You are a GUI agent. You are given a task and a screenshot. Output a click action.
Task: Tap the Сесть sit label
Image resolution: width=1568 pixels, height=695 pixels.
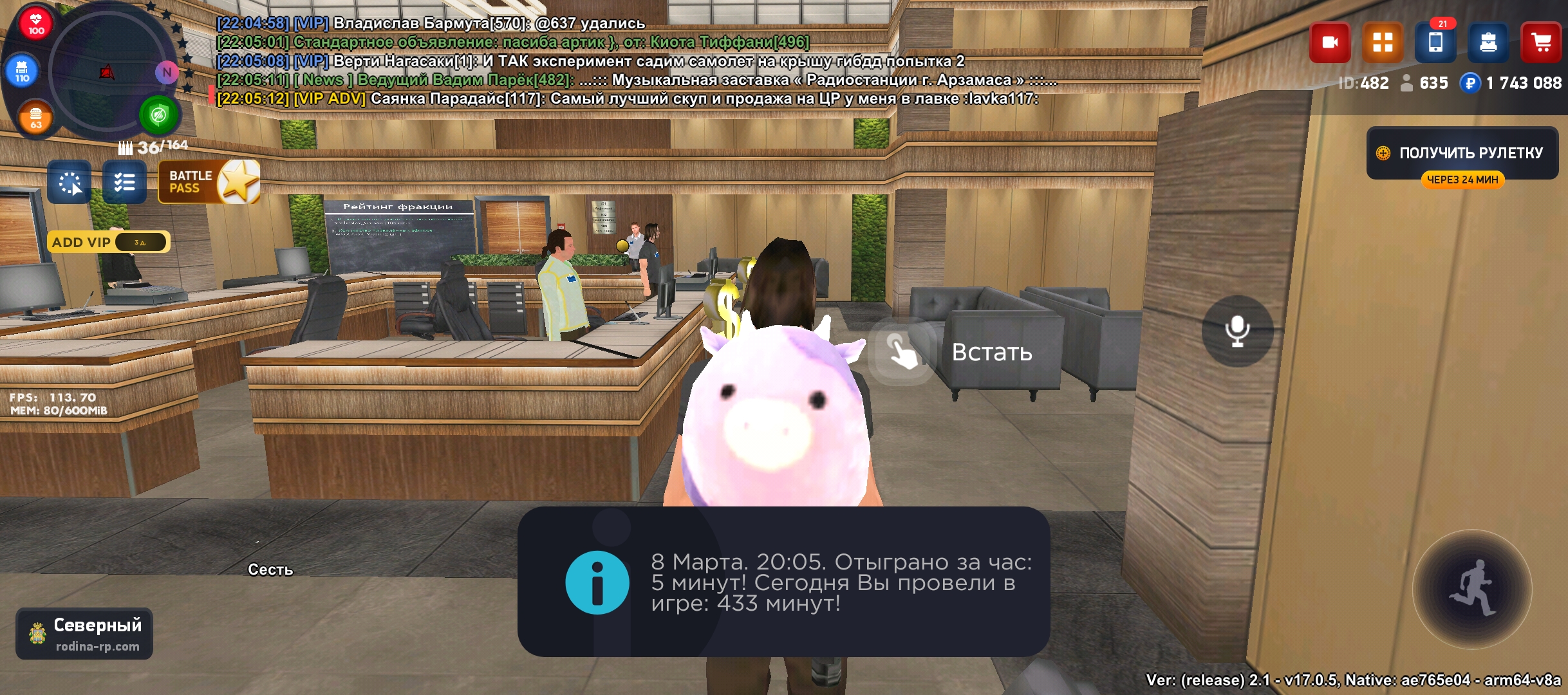[270, 570]
